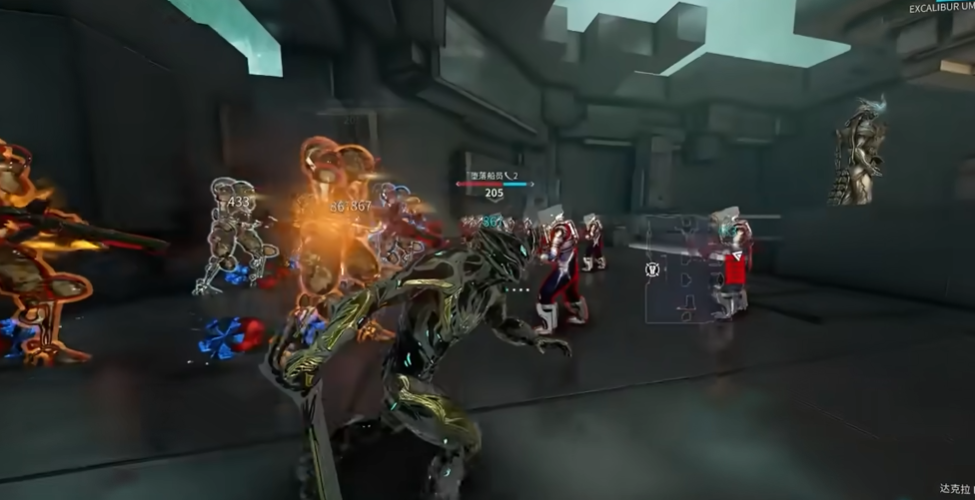Viewport: 975px width, 500px height.
Task: Click the circular waypoint marker icon
Action: pyautogui.click(x=652, y=269)
